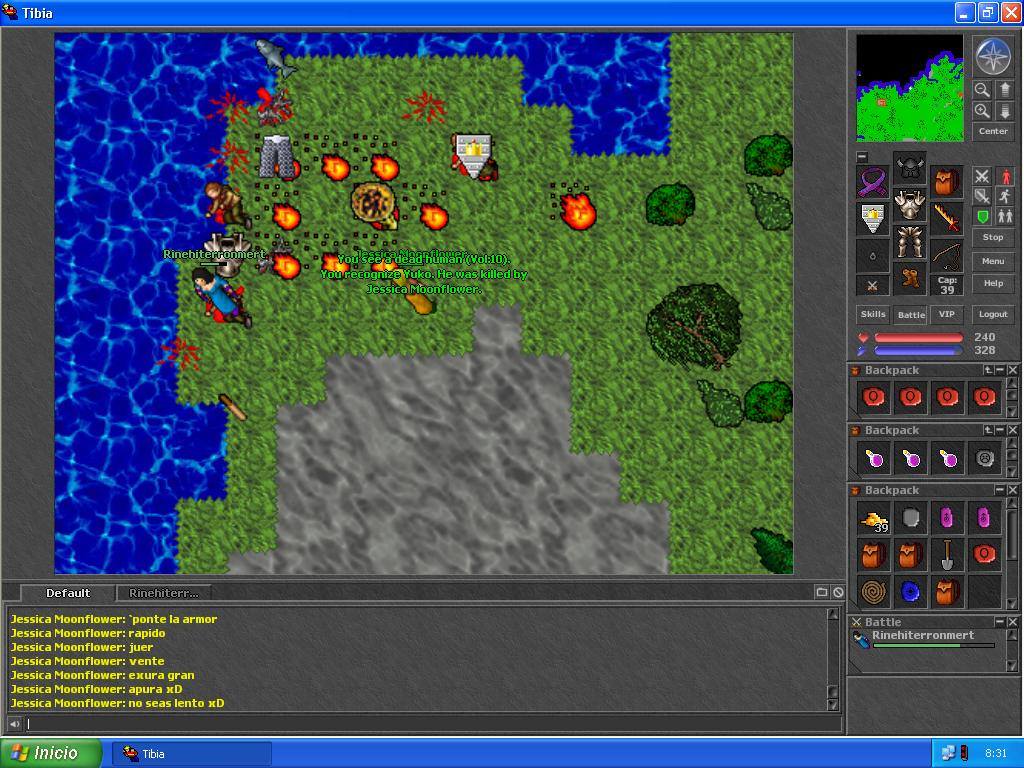Screen dimensions: 1024x768
Task: Close the Tibia window
Action: pos(1009,13)
